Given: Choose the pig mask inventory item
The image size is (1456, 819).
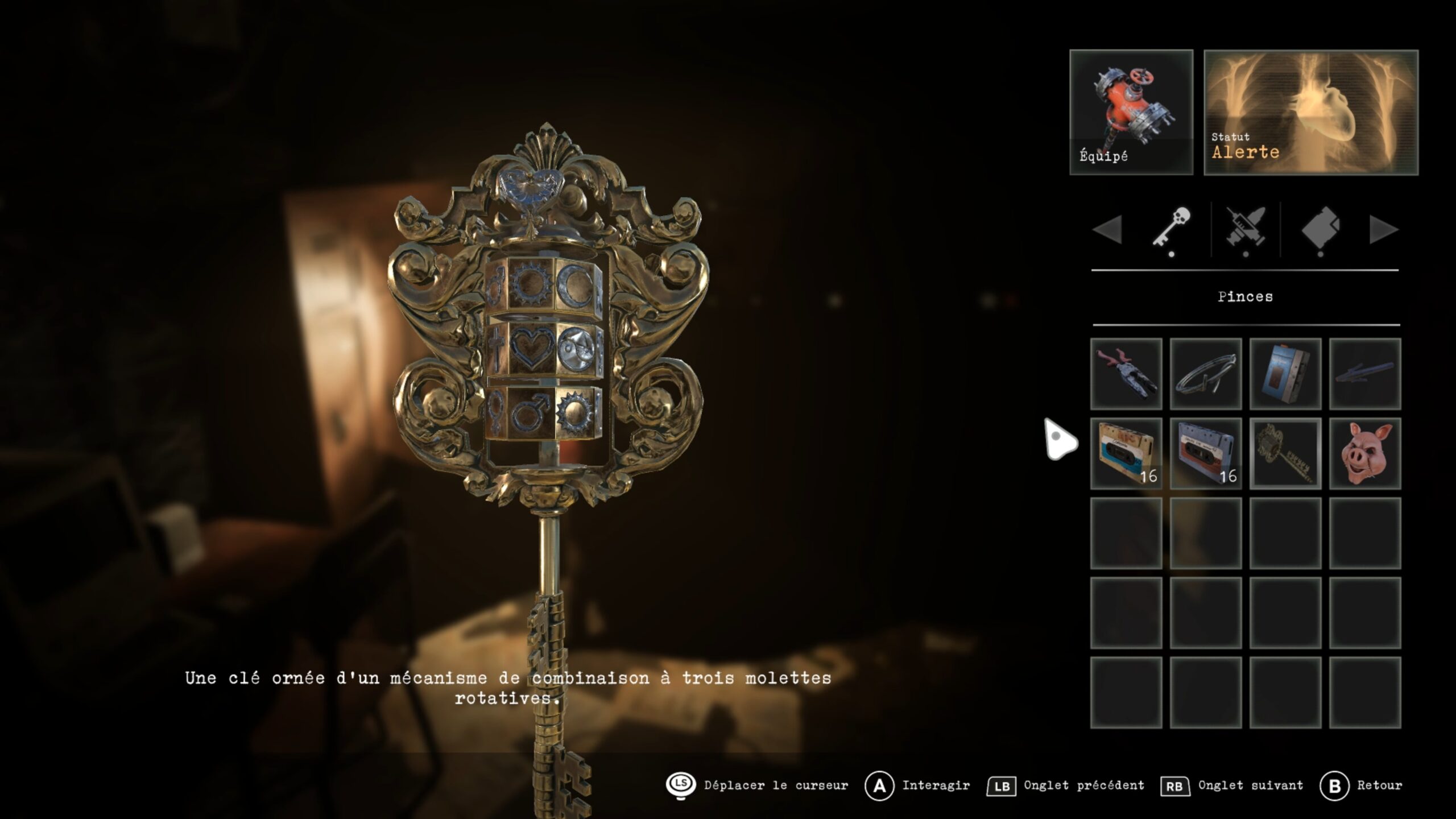Looking at the screenshot, I should tap(1364, 453).
